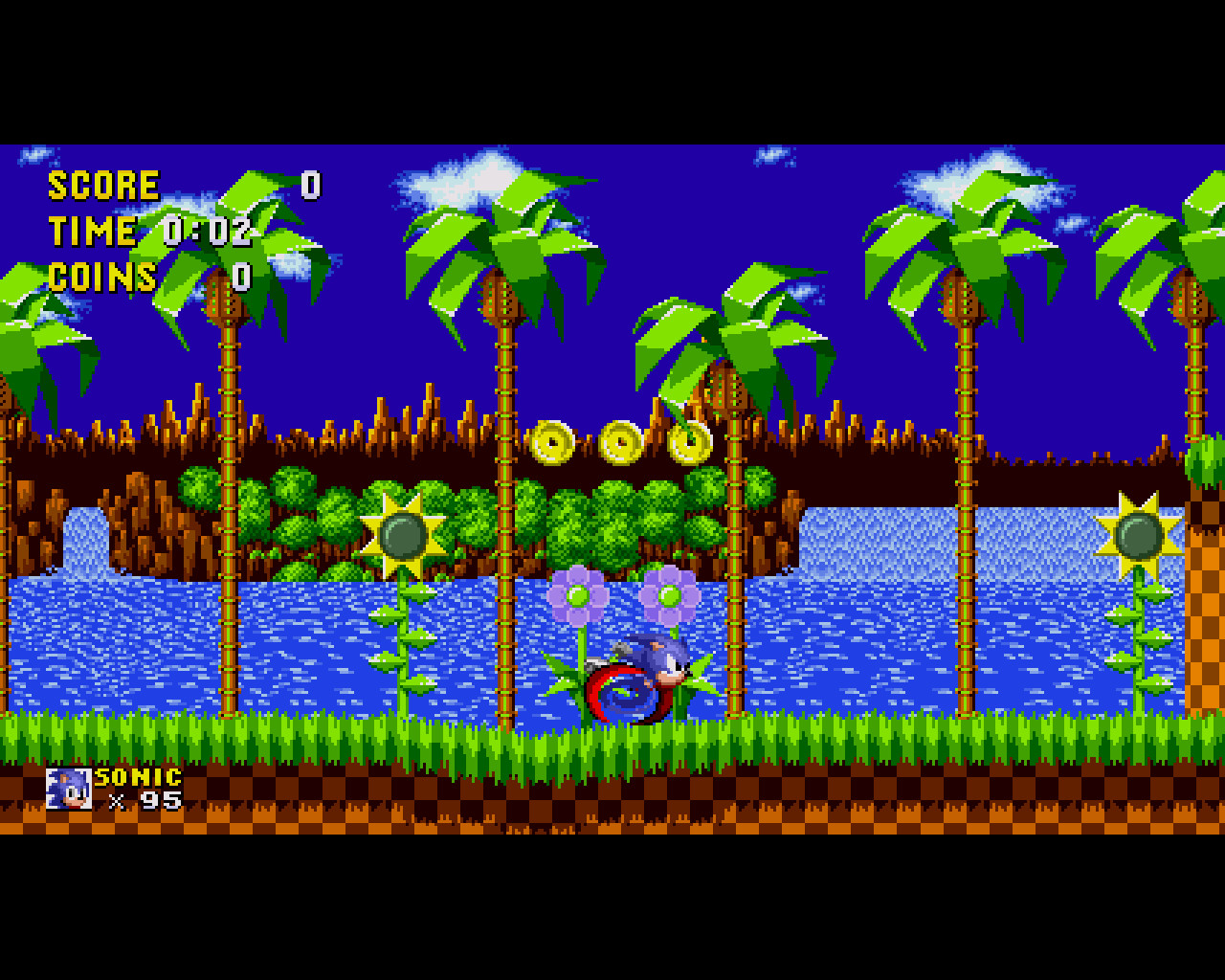
Task: Click the SONIC text beside the life icon
Action: click(x=137, y=775)
